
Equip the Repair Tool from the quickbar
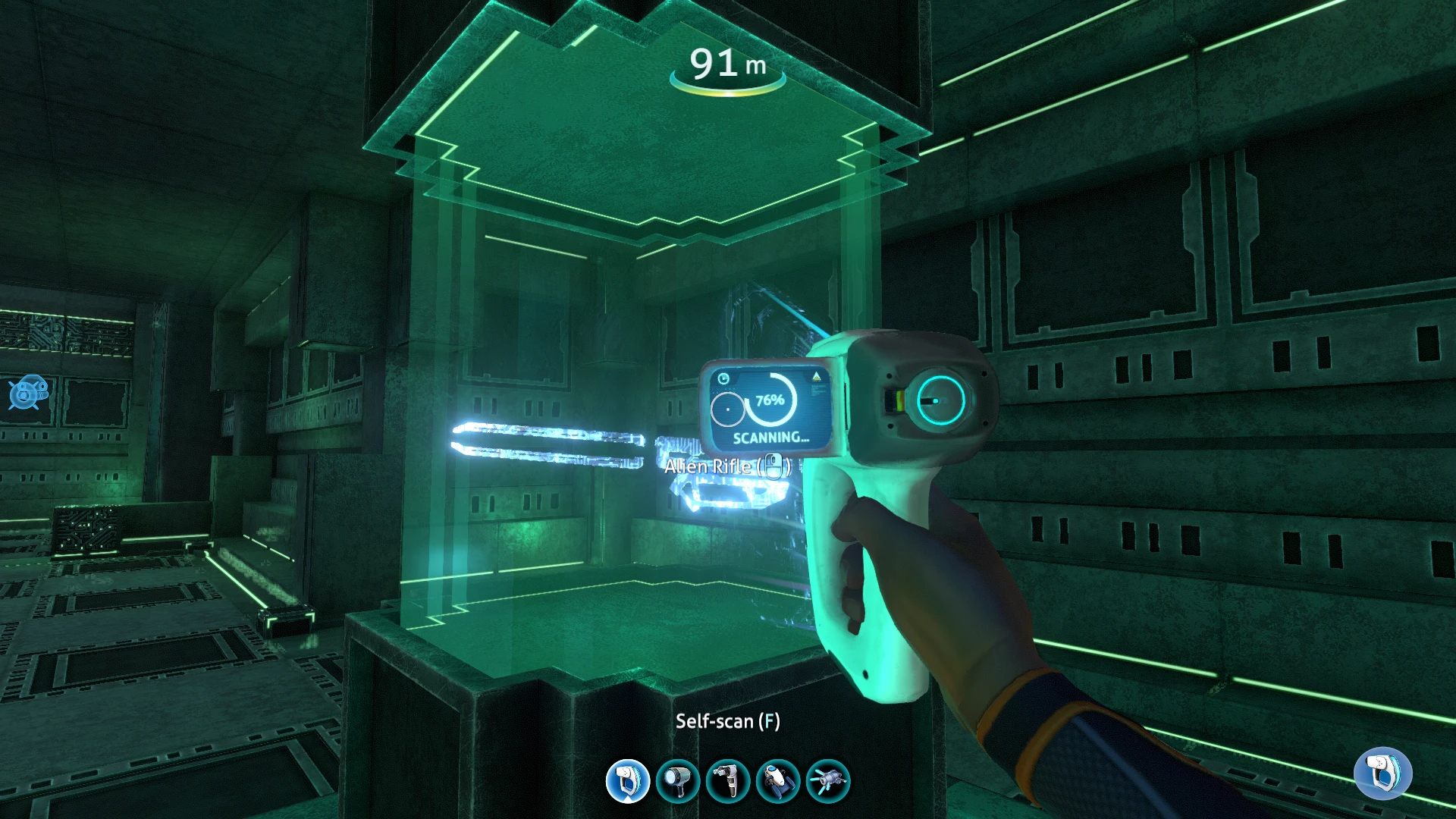(729, 781)
